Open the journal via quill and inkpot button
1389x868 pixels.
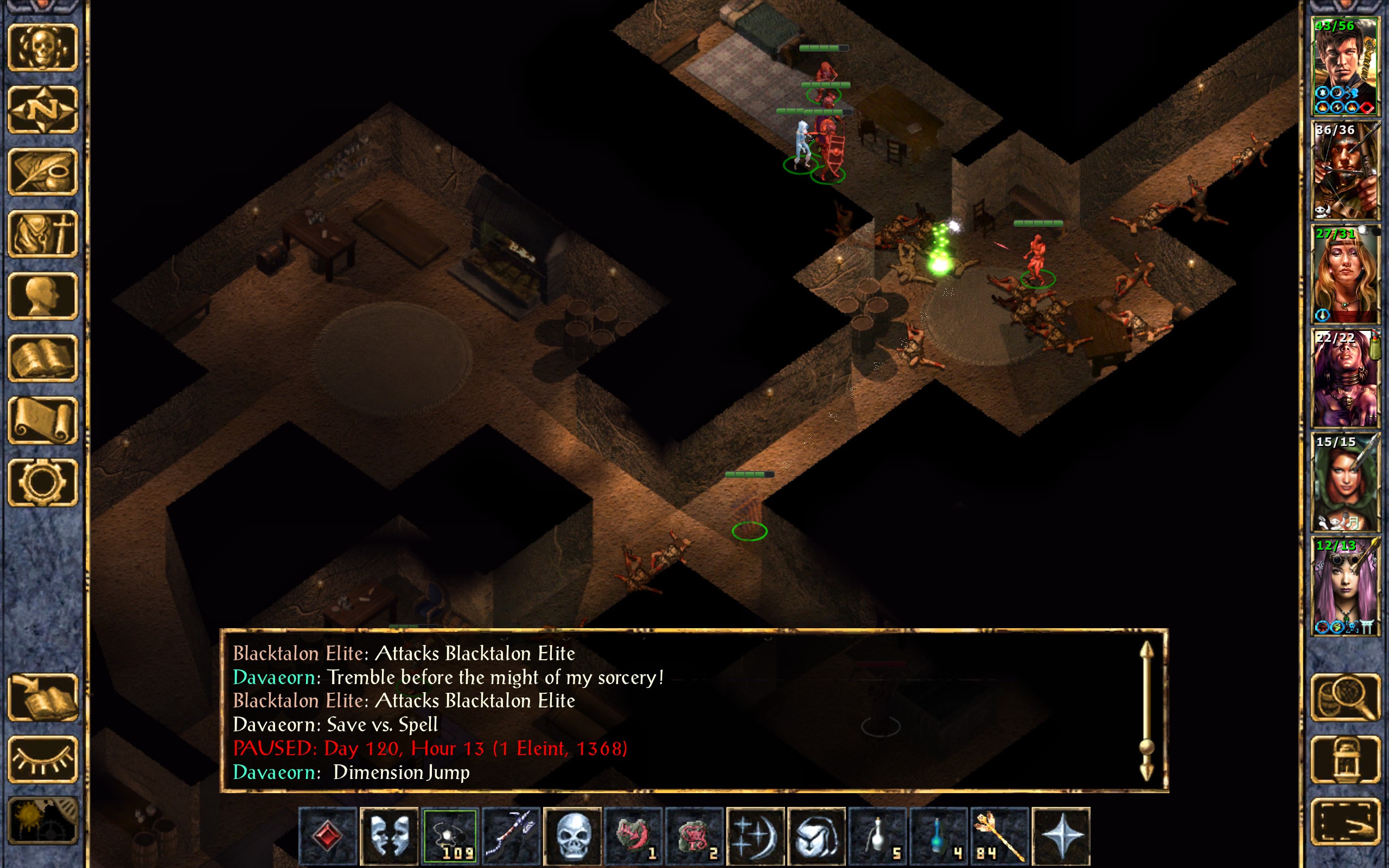point(43,171)
